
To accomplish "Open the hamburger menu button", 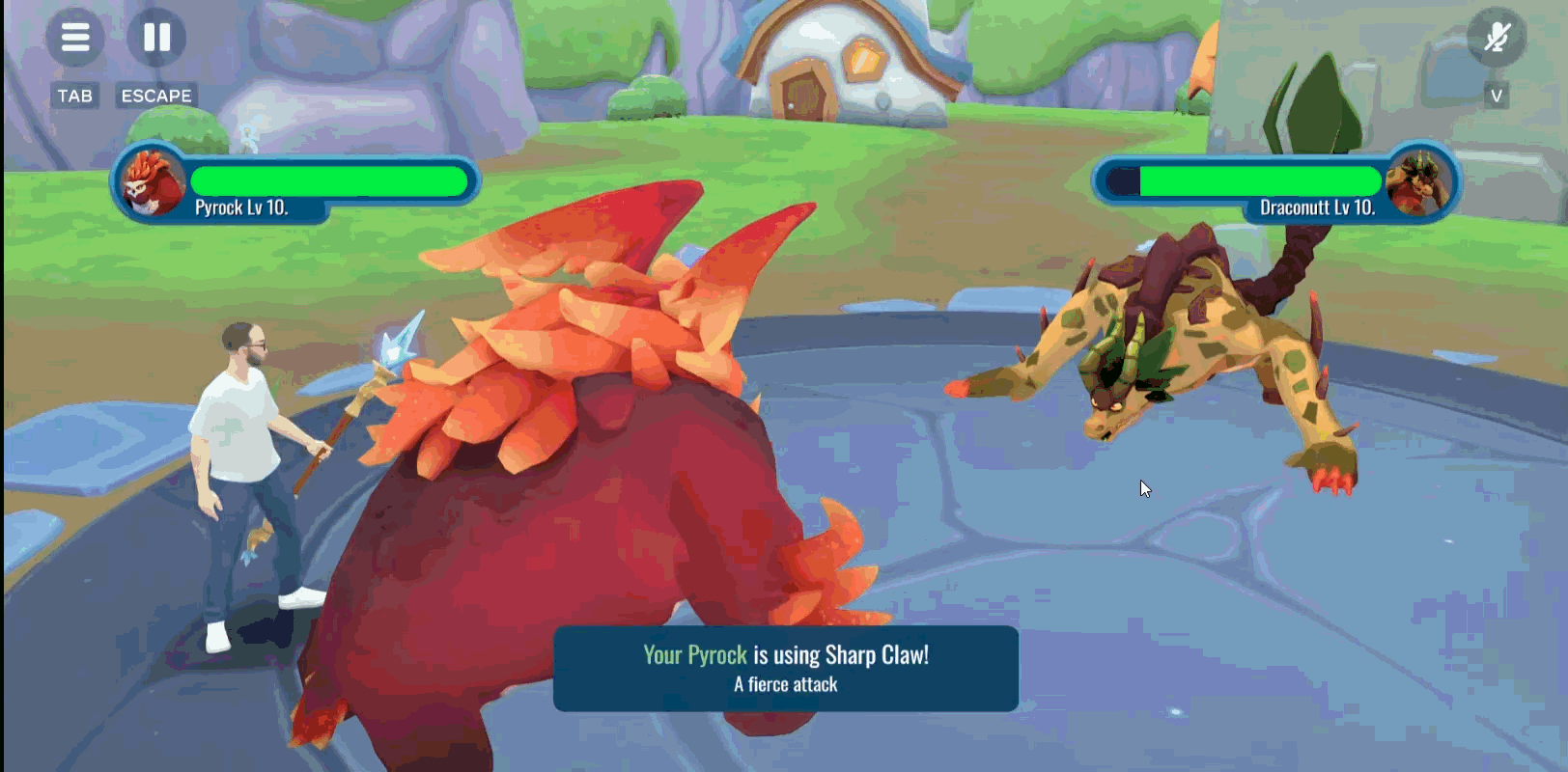I will click(x=75, y=38).
